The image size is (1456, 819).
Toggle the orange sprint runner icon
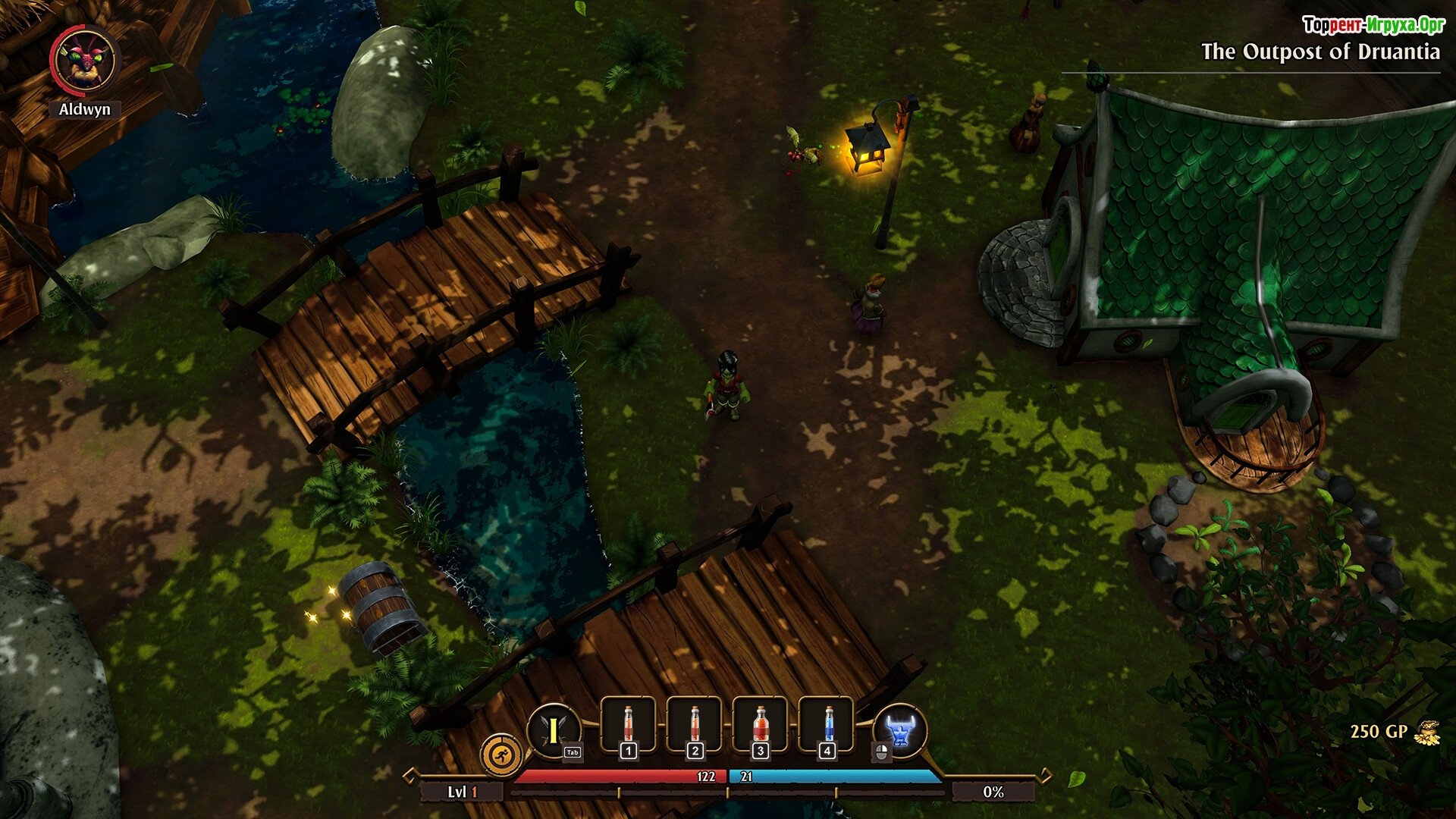(501, 755)
